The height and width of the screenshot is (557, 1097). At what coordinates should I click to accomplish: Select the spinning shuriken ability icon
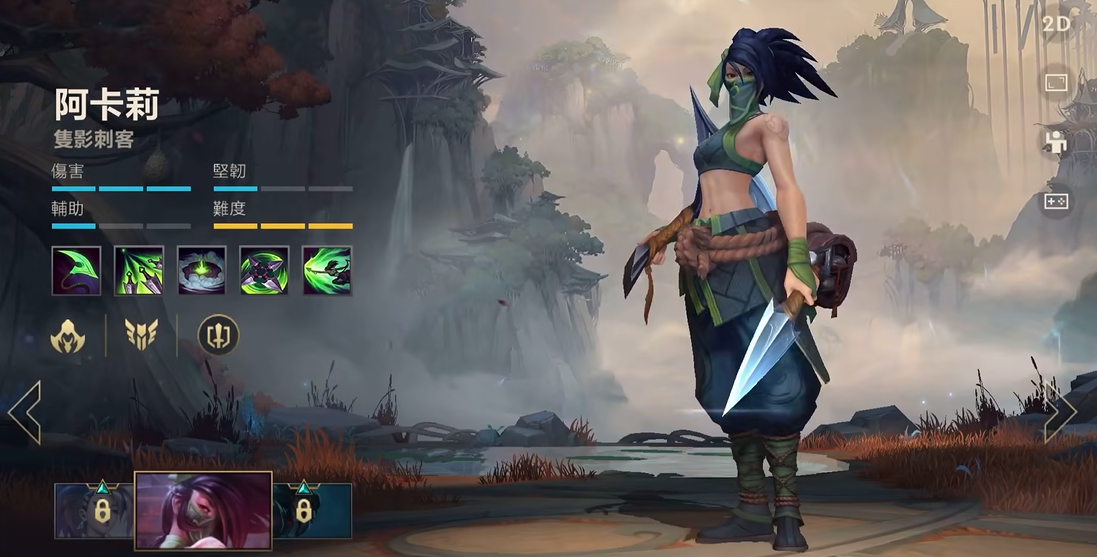click(264, 270)
